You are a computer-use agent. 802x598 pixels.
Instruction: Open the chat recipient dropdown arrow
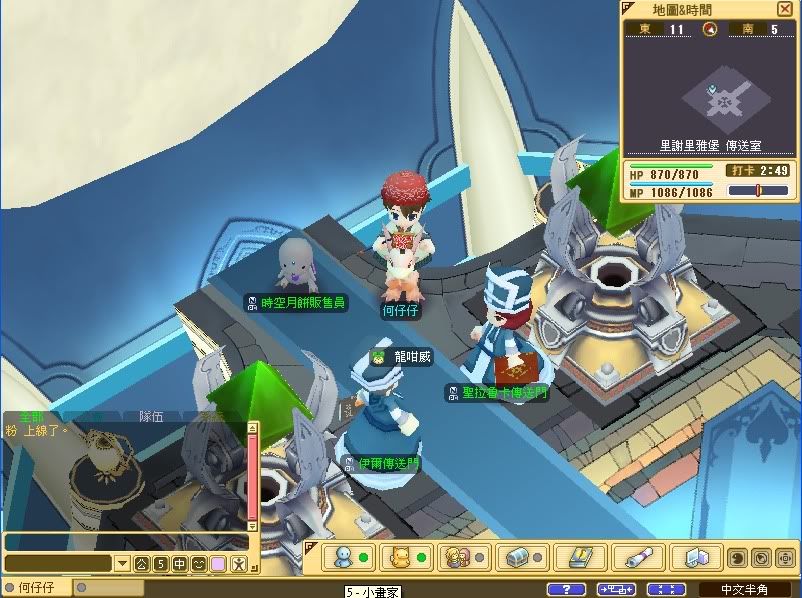point(122,564)
